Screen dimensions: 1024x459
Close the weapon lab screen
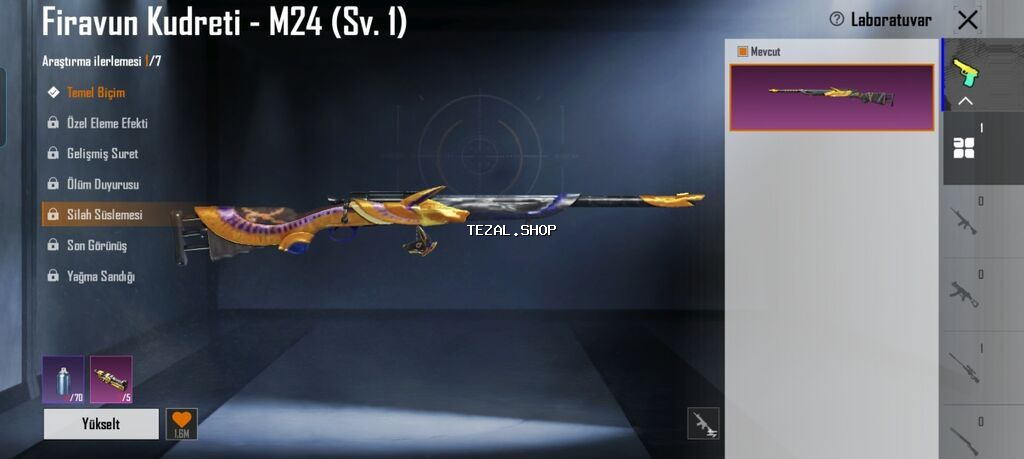click(x=967, y=19)
